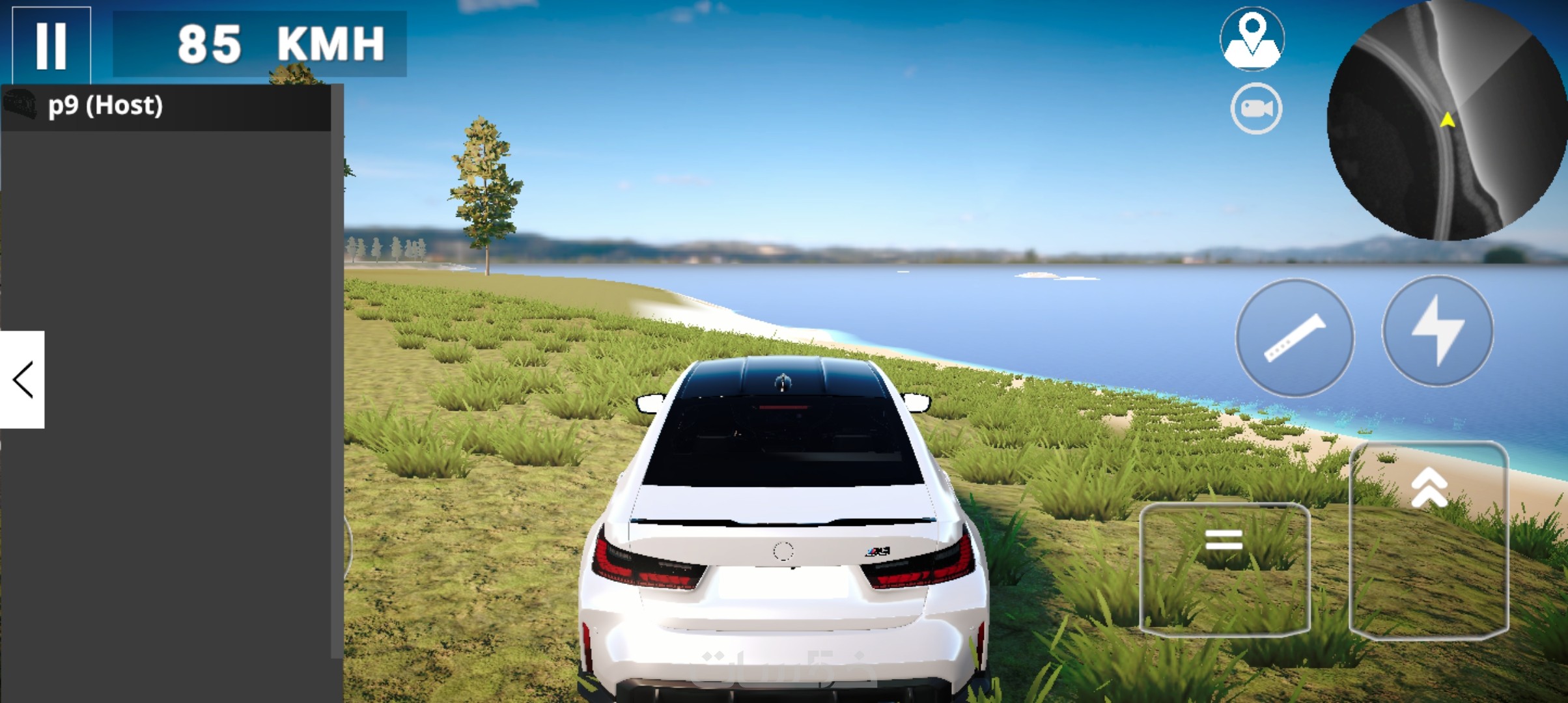Open the map location pin icon
Screen dimensions: 1568x703
(1252, 38)
